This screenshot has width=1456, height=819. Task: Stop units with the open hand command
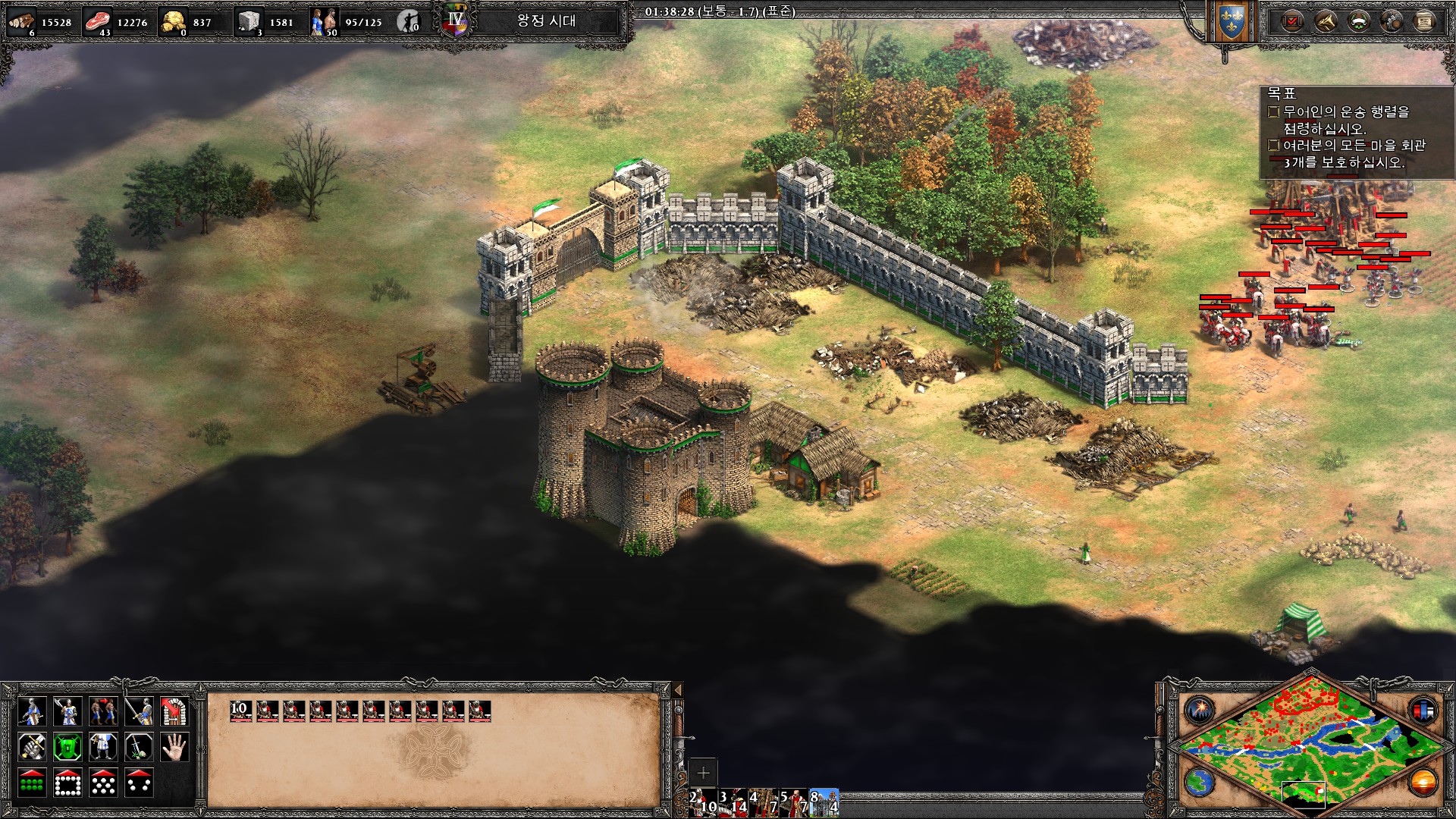(x=174, y=747)
